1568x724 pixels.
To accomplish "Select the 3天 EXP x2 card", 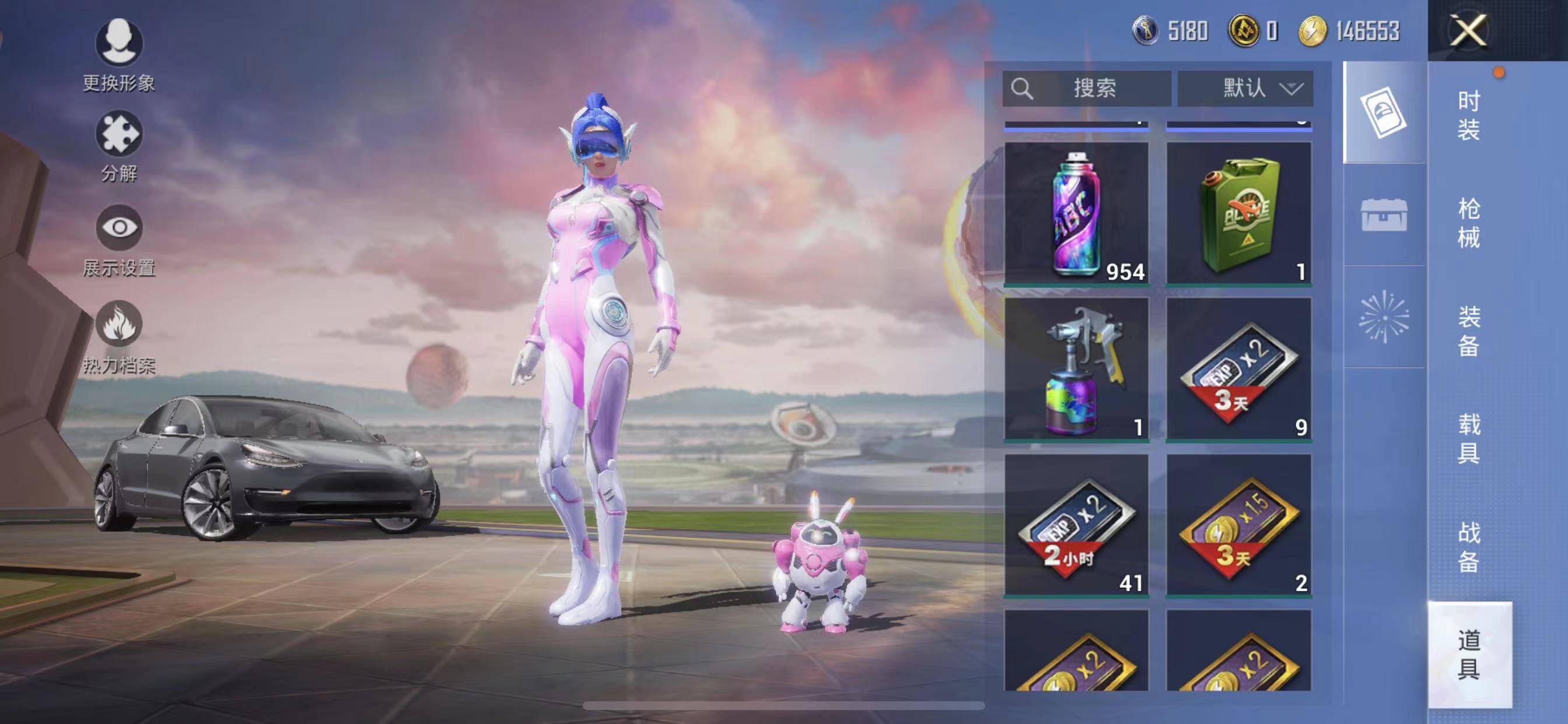I will click(1238, 368).
